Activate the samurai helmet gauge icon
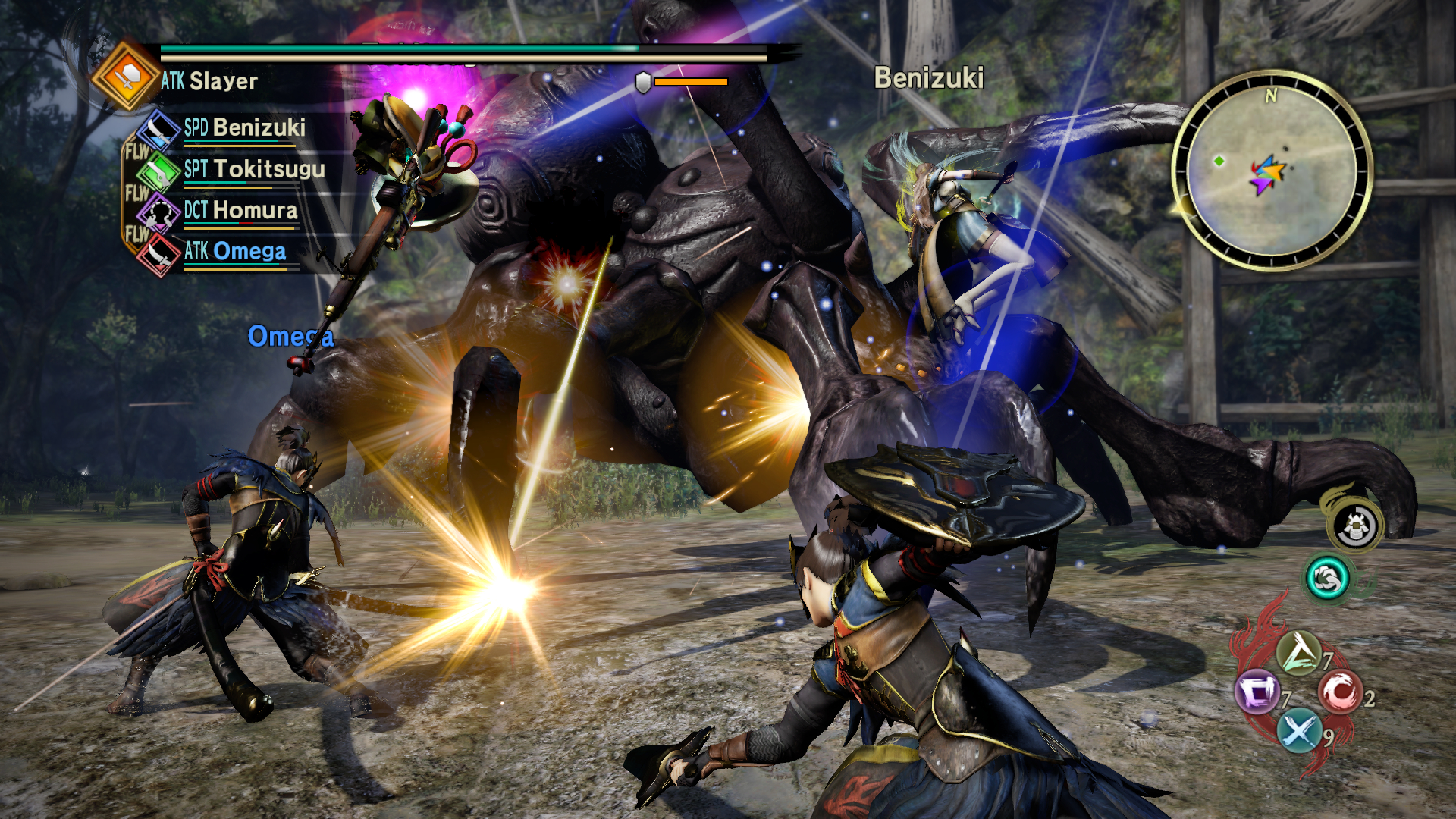1456x819 pixels. point(1356,526)
